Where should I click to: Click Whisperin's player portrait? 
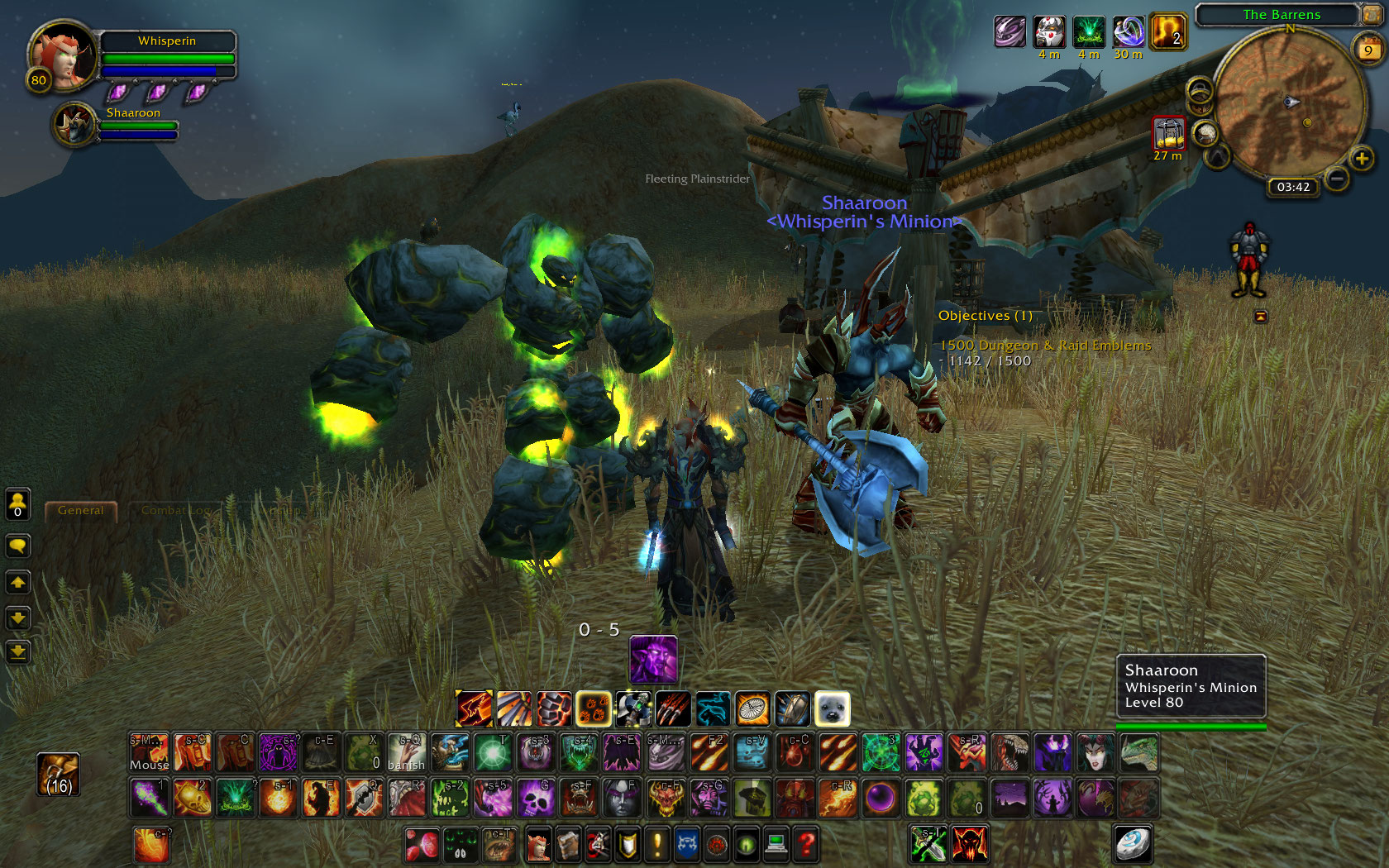(x=61, y=56)
